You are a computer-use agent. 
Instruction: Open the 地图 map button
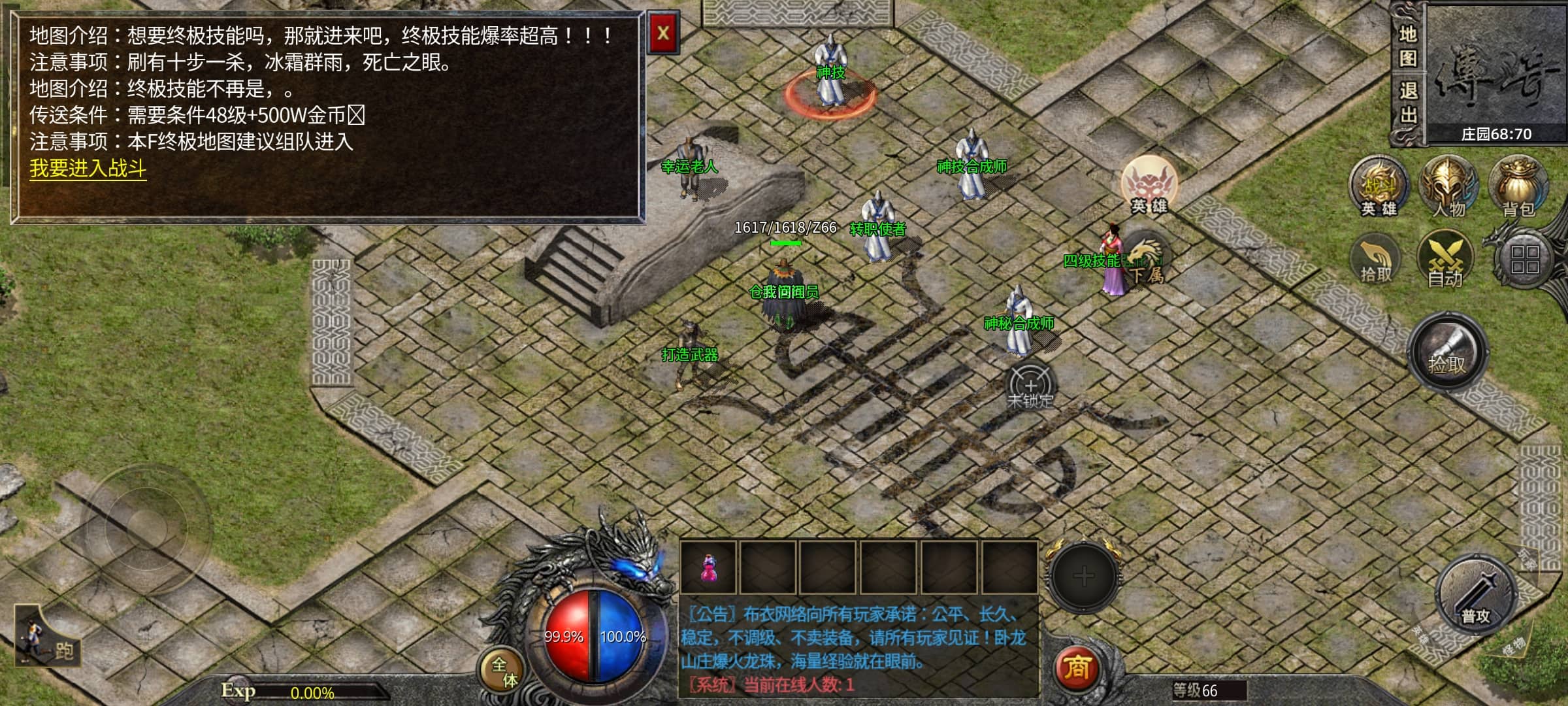(1407, 46)
